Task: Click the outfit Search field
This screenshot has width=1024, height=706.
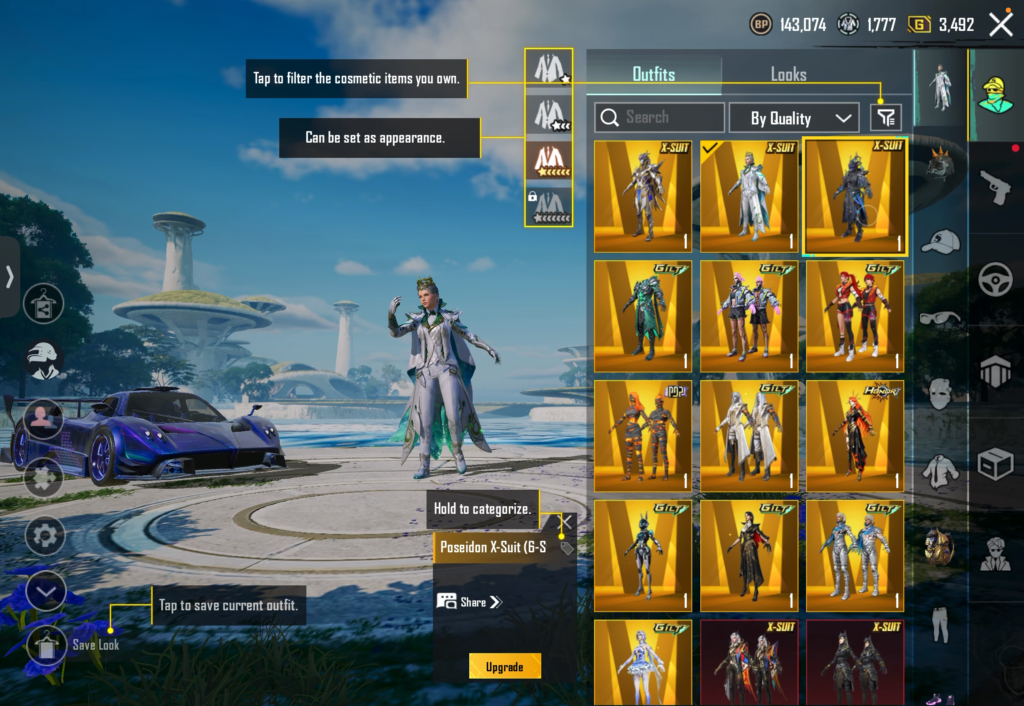Action: pos(659,118)
